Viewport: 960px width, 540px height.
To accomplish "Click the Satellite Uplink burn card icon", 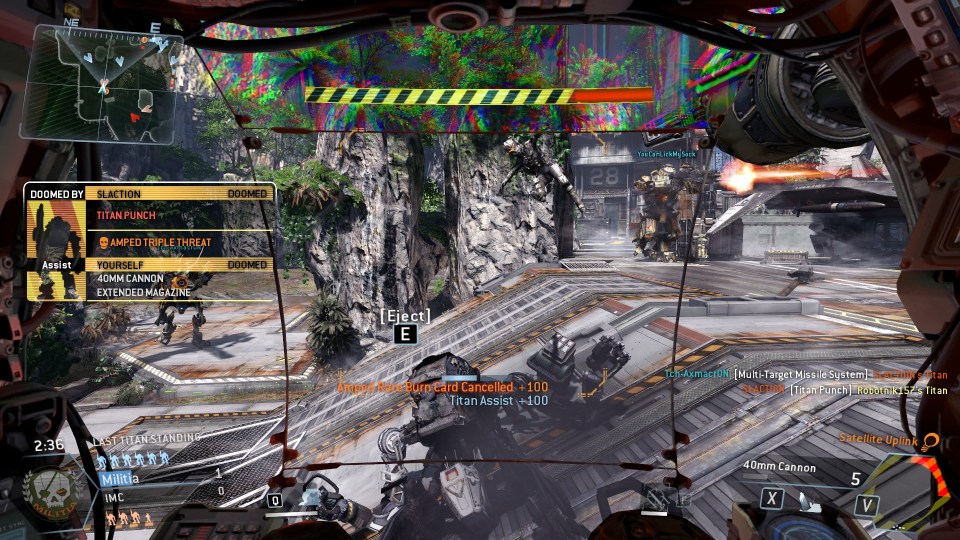I will (x=931, y=440).
